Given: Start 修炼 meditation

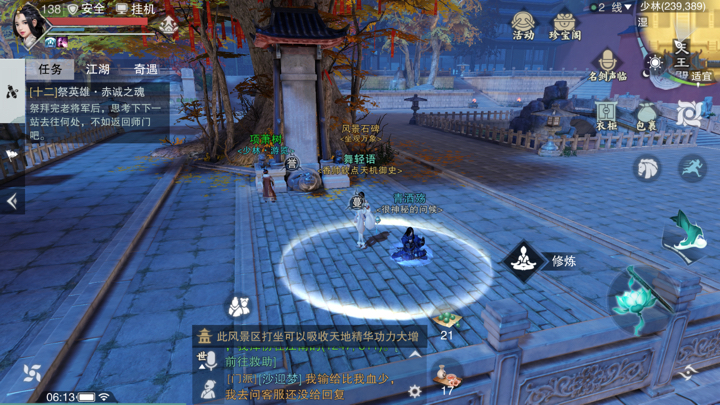Looking at the screenshot, I should [x=523, y=262].
